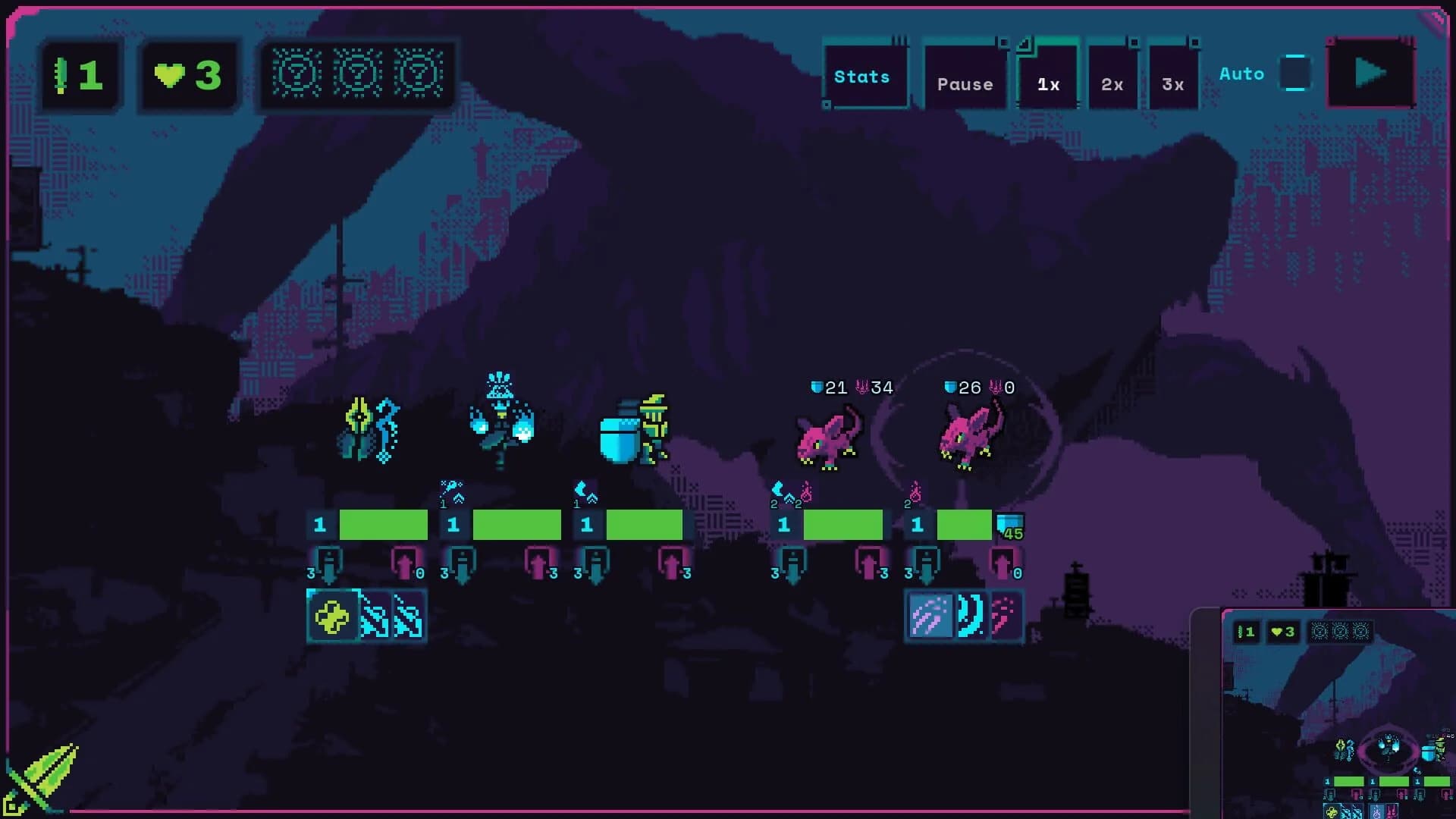Select the yellow cross ability card

click(x=334, y=617)
